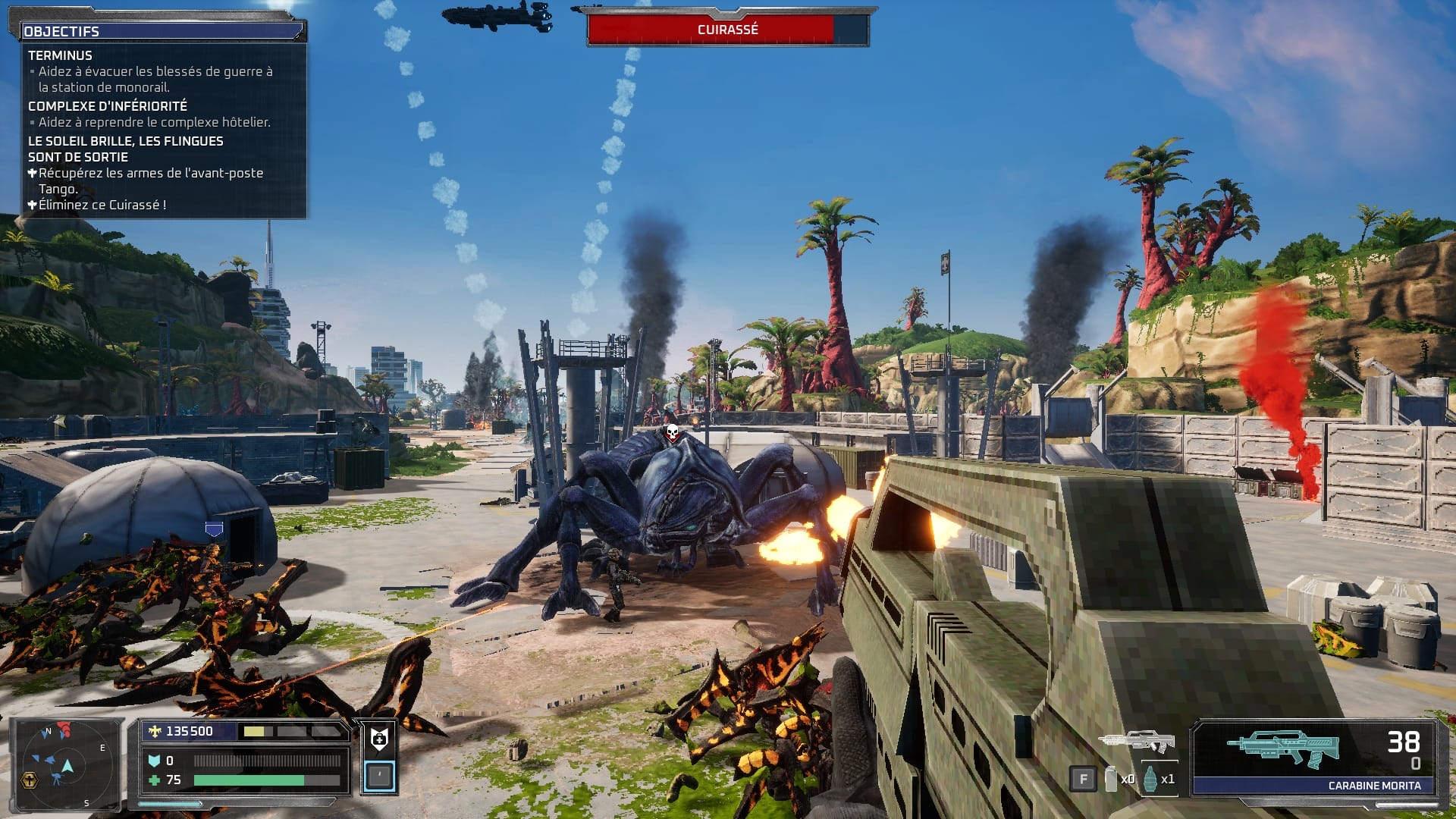The height and width of the screenshot is (819, 1456).
Task: Select the golden eagle XP icon
Action: tap(155, 730)
